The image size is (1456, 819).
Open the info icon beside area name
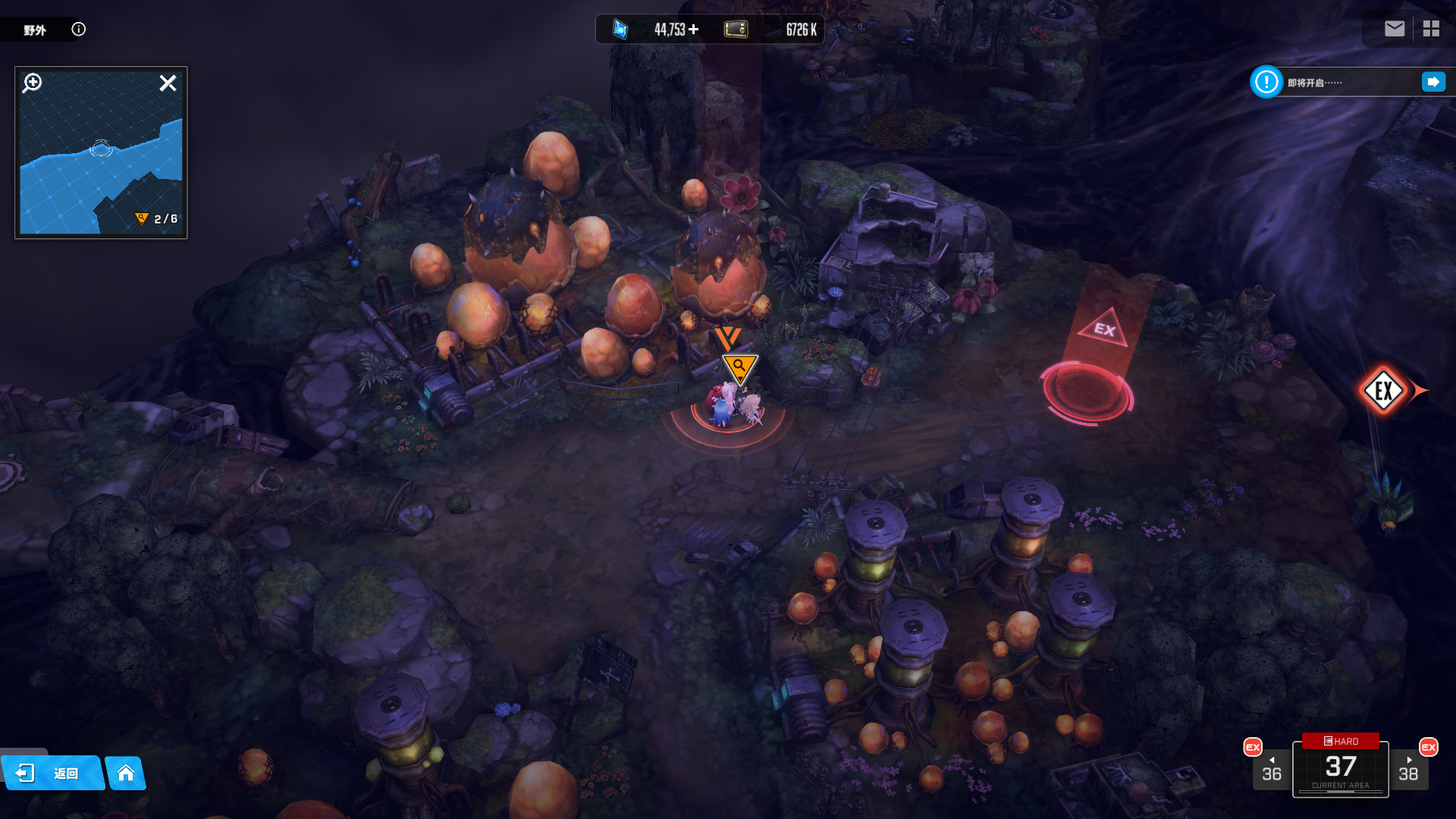coord(79,30)
